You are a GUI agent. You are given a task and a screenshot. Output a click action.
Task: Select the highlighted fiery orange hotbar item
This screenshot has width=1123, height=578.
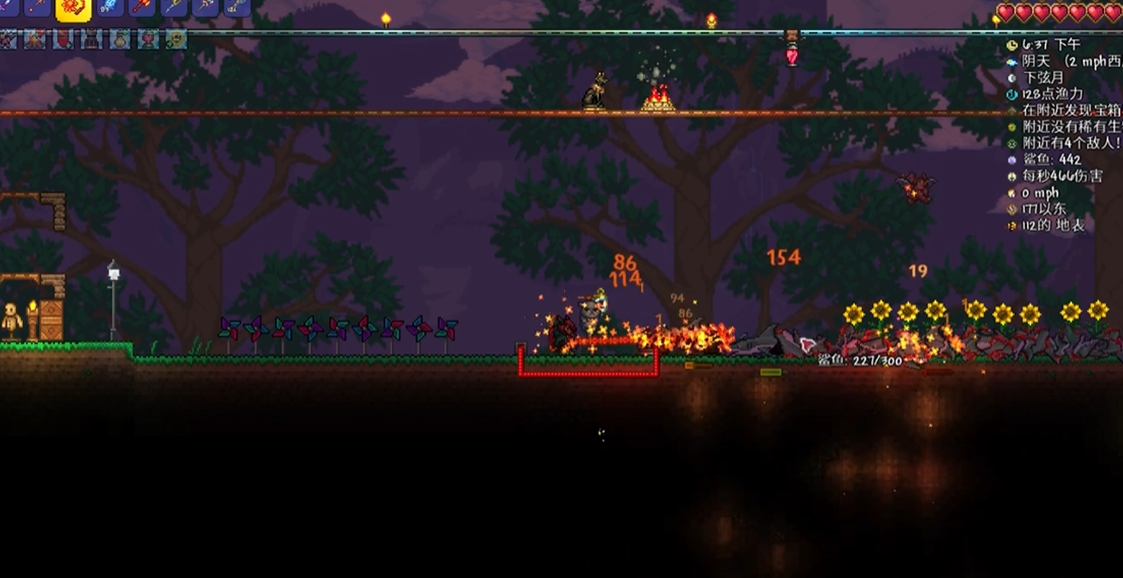[73, 7]
